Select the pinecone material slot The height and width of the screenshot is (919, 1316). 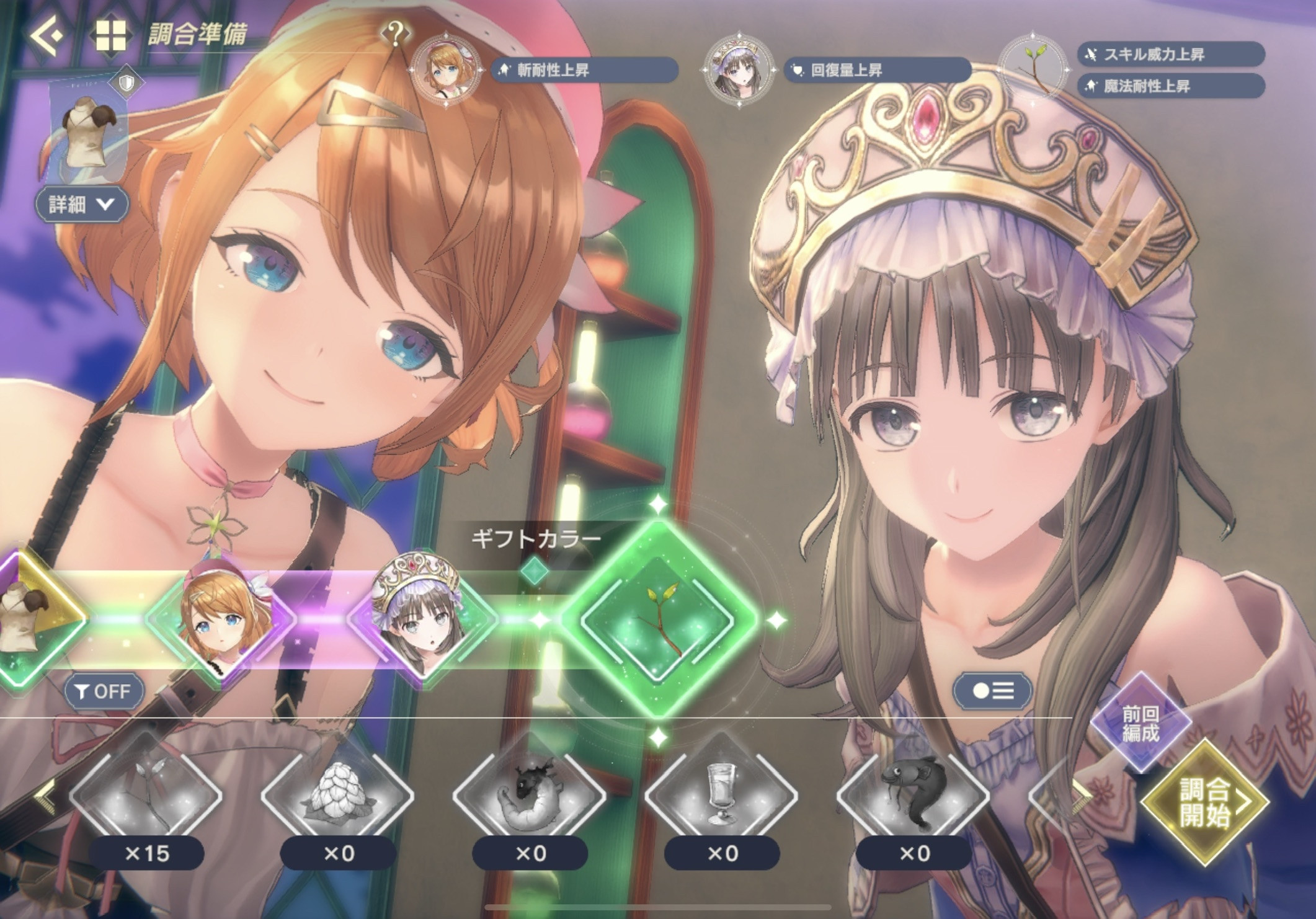[338, 795]
